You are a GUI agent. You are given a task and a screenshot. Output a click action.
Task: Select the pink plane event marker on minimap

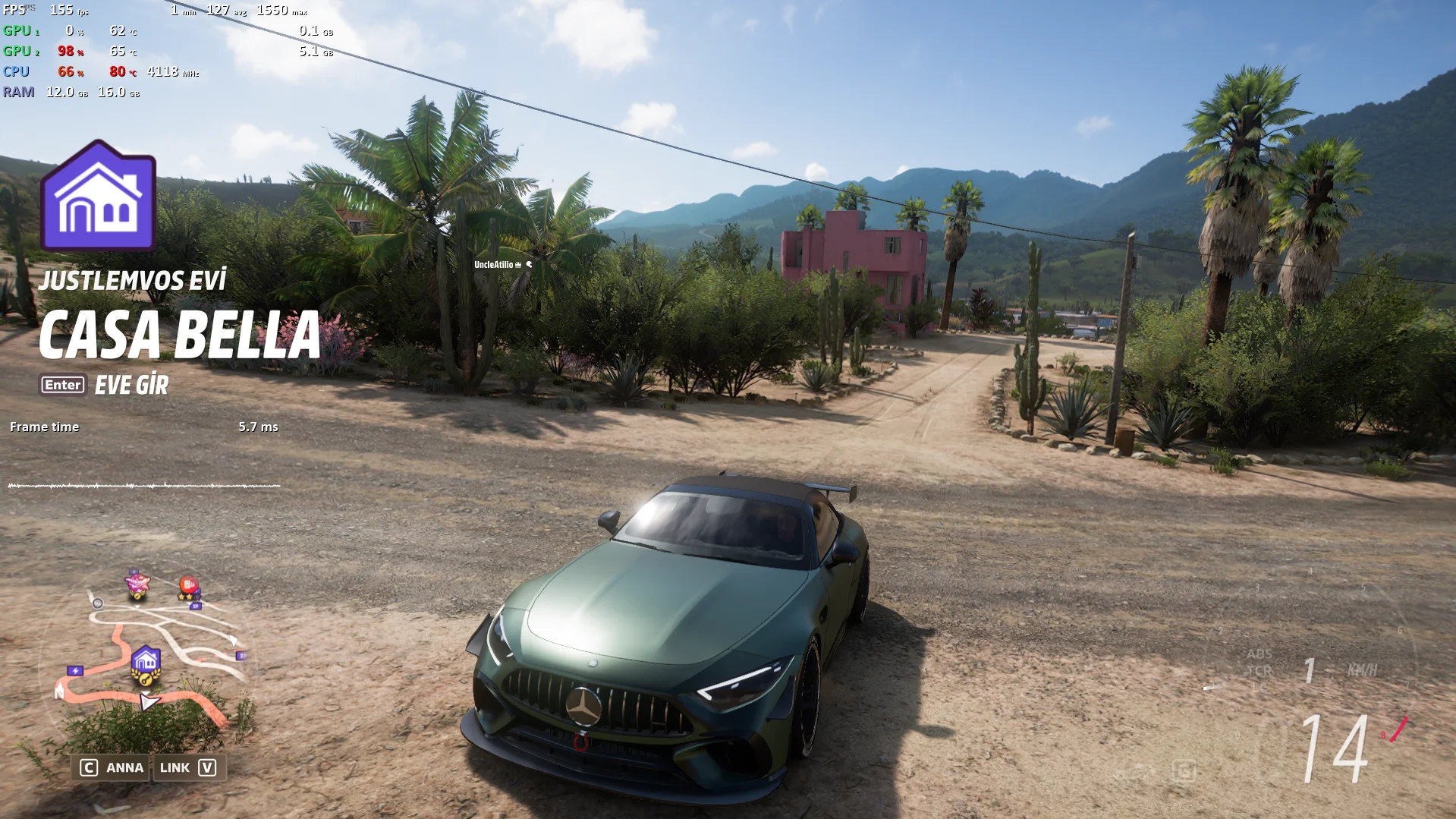click(x=137, y=583)
